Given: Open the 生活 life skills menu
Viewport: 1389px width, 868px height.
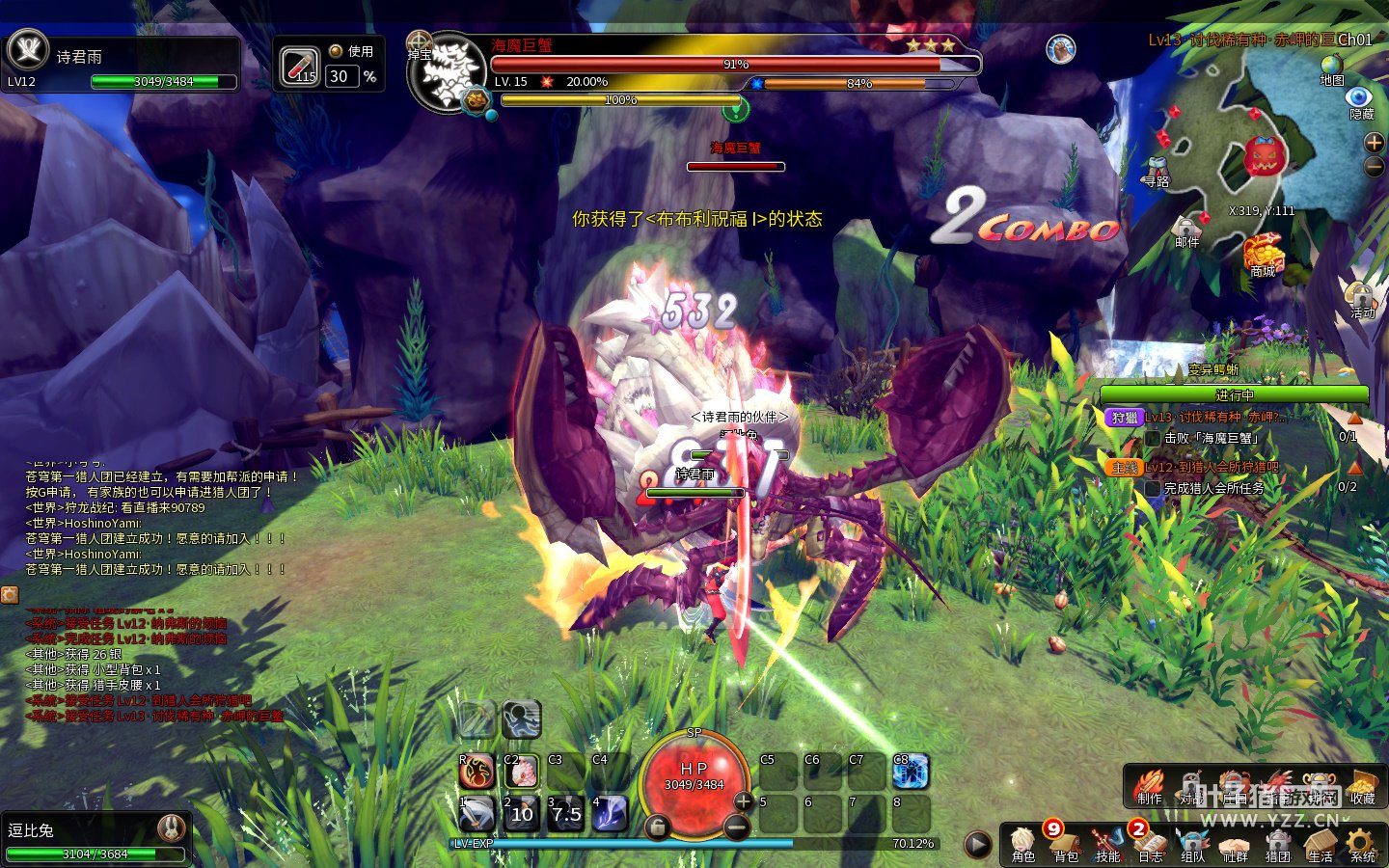Looking at the screenshot, I should (x=1320, y=844).
